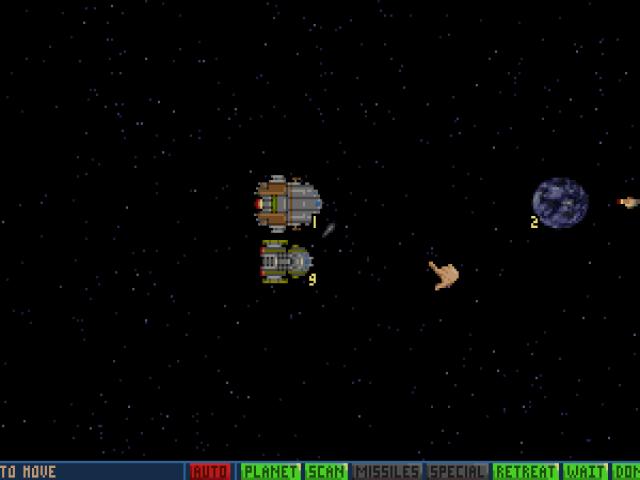Select the green ship stack of 9
This screenshot has height=480, width=640.
tap(286, 262)
